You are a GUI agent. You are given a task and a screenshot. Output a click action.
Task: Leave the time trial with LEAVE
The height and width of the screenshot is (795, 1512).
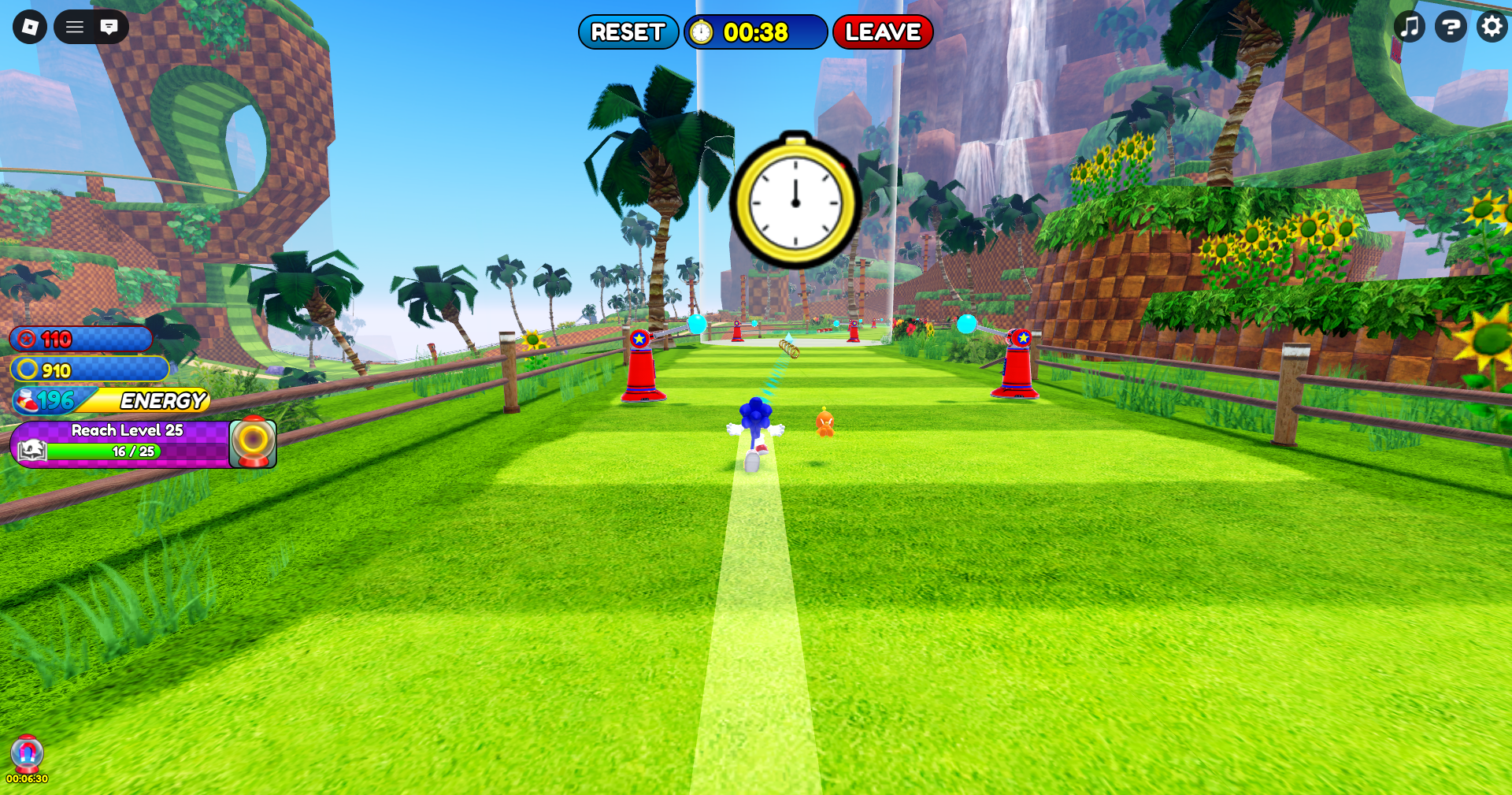882,32
